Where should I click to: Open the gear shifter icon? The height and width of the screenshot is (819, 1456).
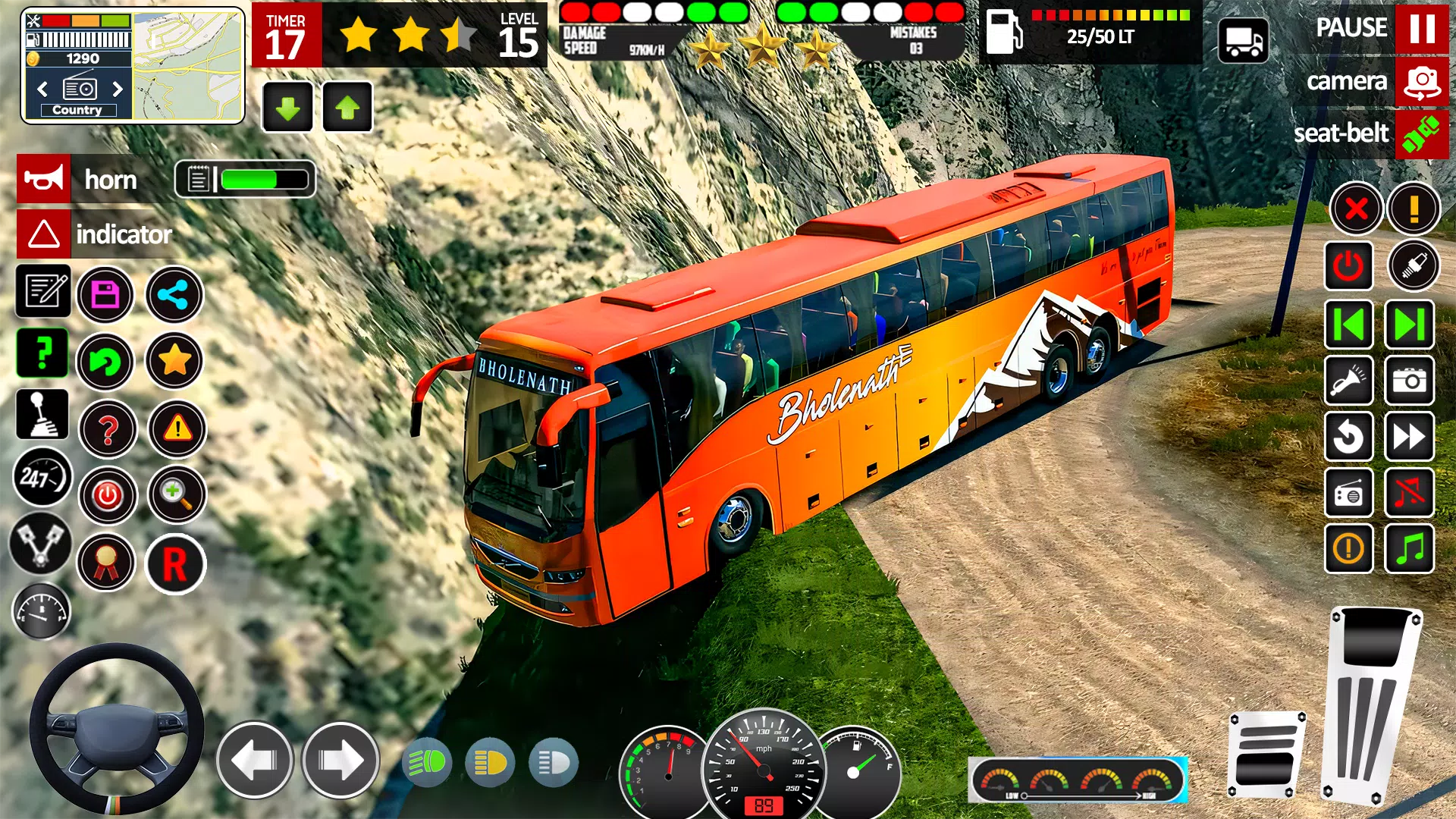coord(43,415)
